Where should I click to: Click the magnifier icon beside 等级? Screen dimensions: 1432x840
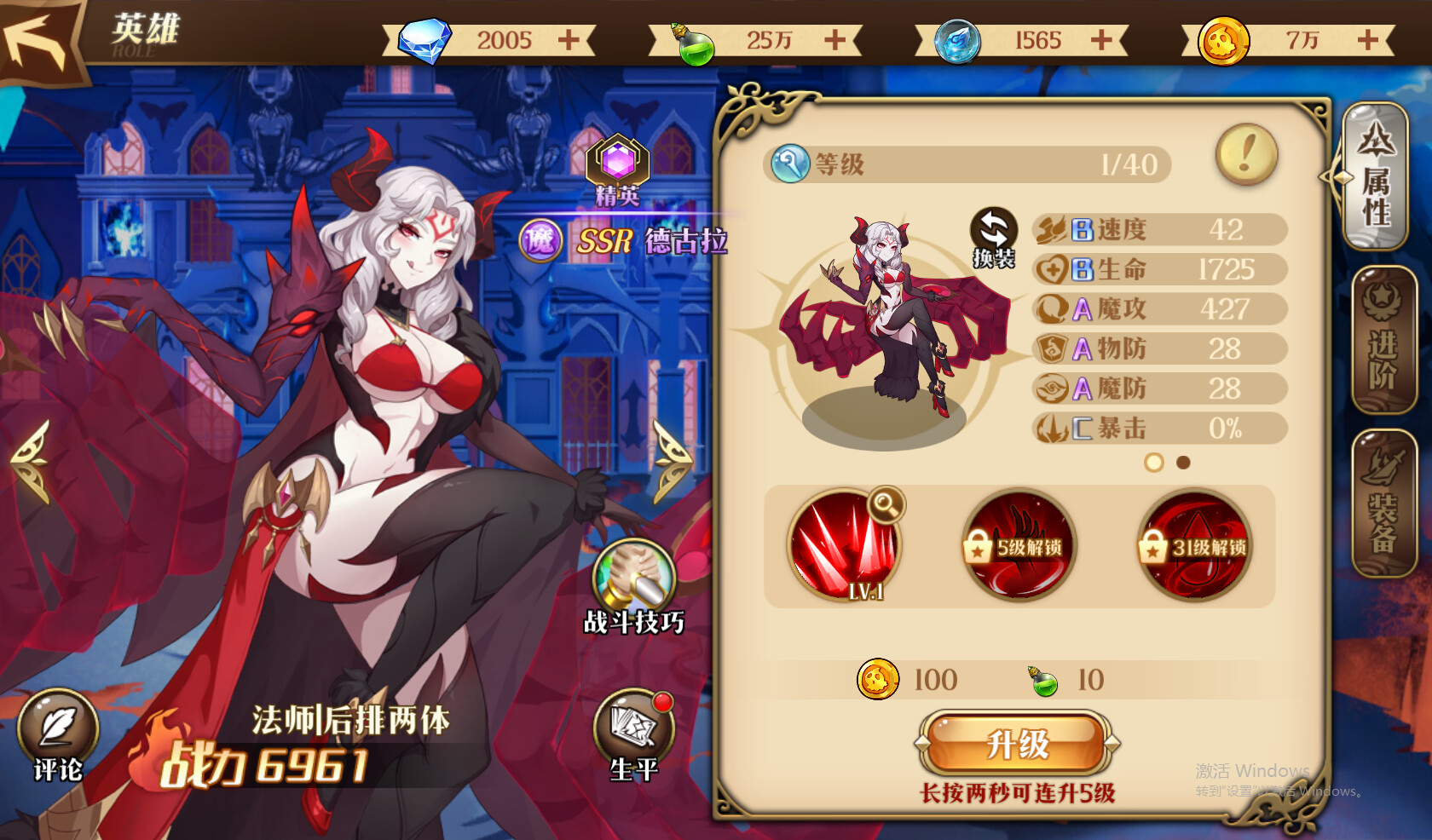791,164
